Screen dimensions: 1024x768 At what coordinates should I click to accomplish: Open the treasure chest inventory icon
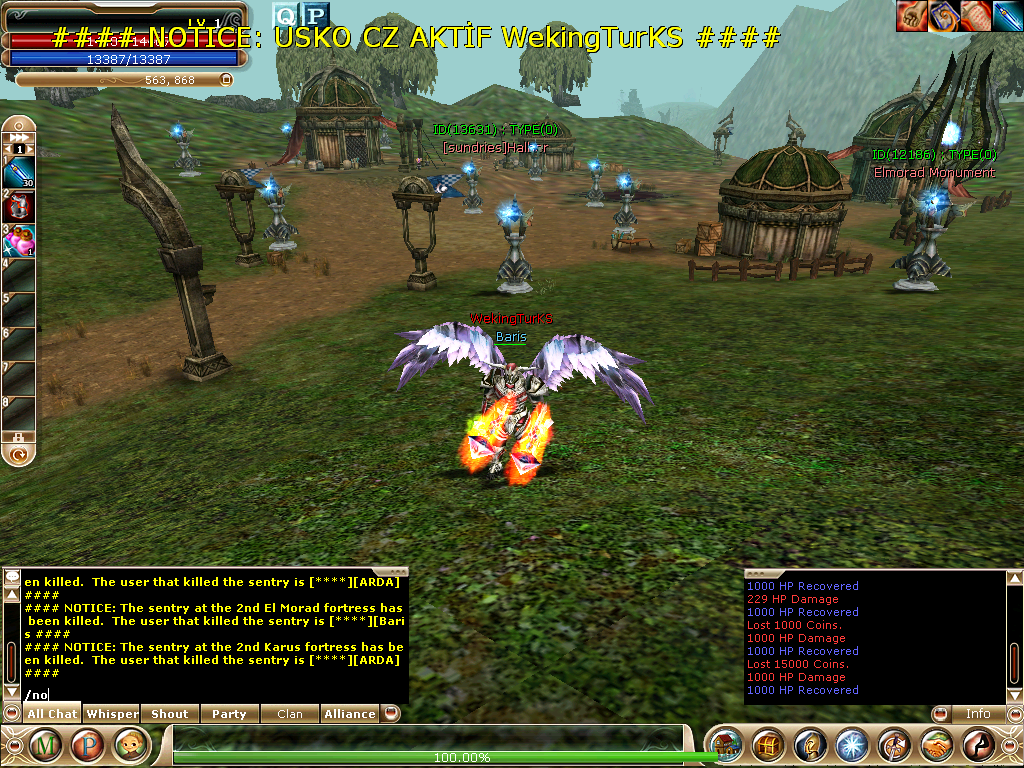point(768,745)
